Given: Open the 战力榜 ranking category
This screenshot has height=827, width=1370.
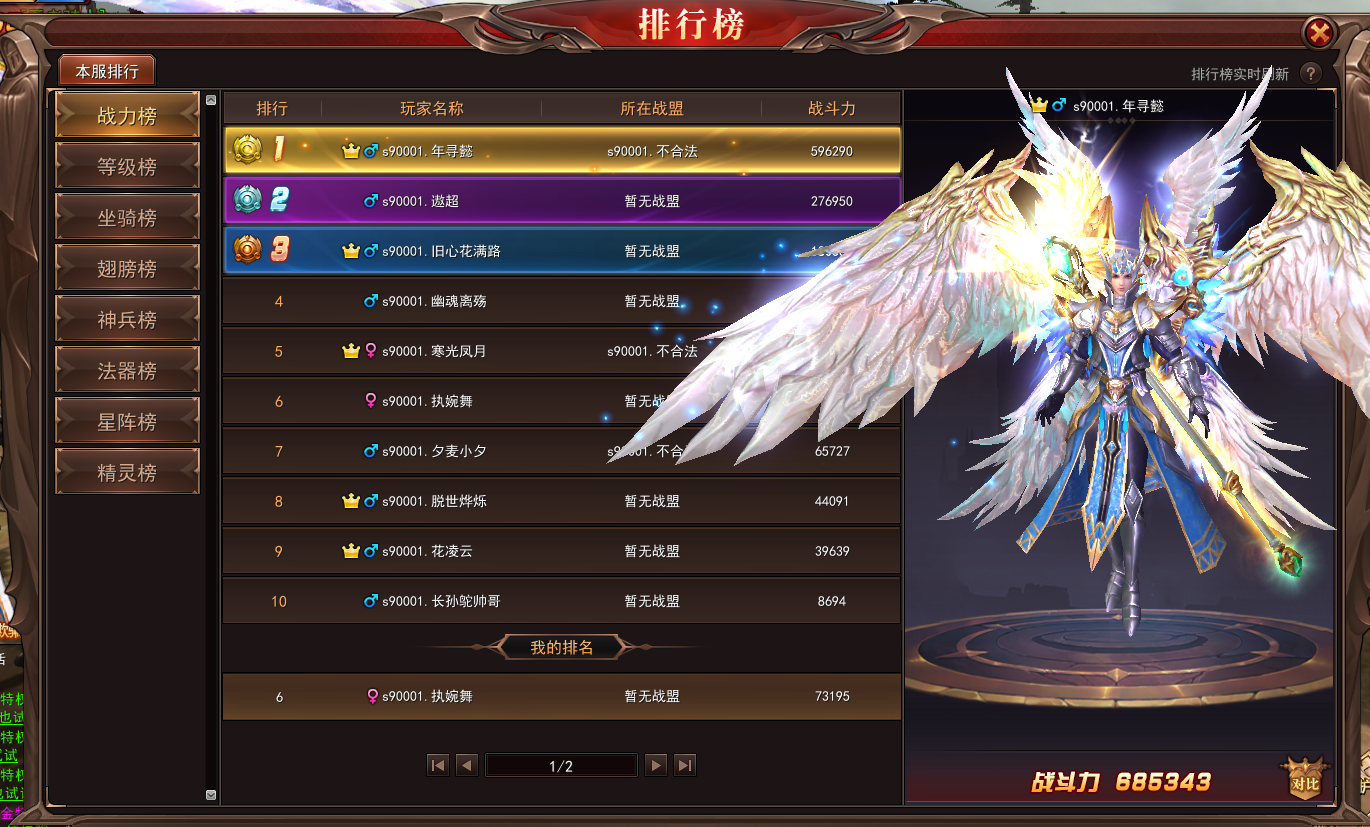Looking at the screenshot, I should (127, 116).
